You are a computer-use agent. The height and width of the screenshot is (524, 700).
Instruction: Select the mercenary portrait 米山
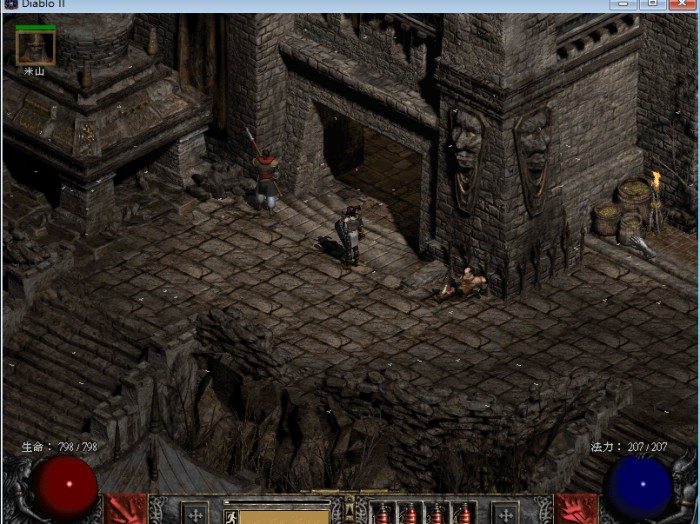pos(35,46)
